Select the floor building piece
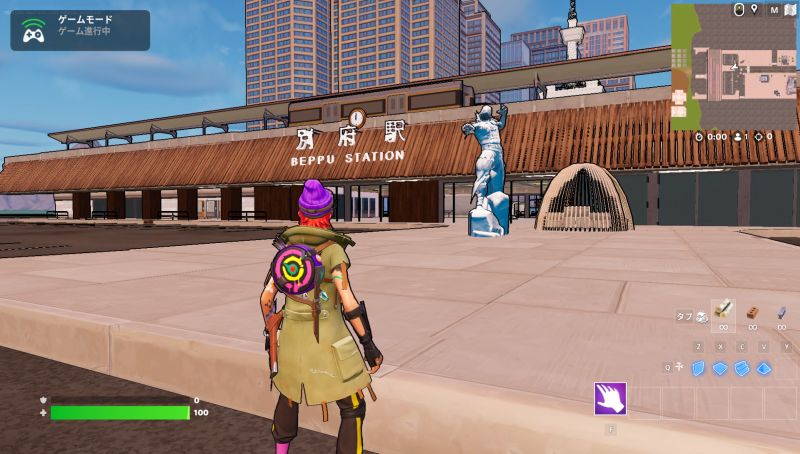 click(720, 368)
